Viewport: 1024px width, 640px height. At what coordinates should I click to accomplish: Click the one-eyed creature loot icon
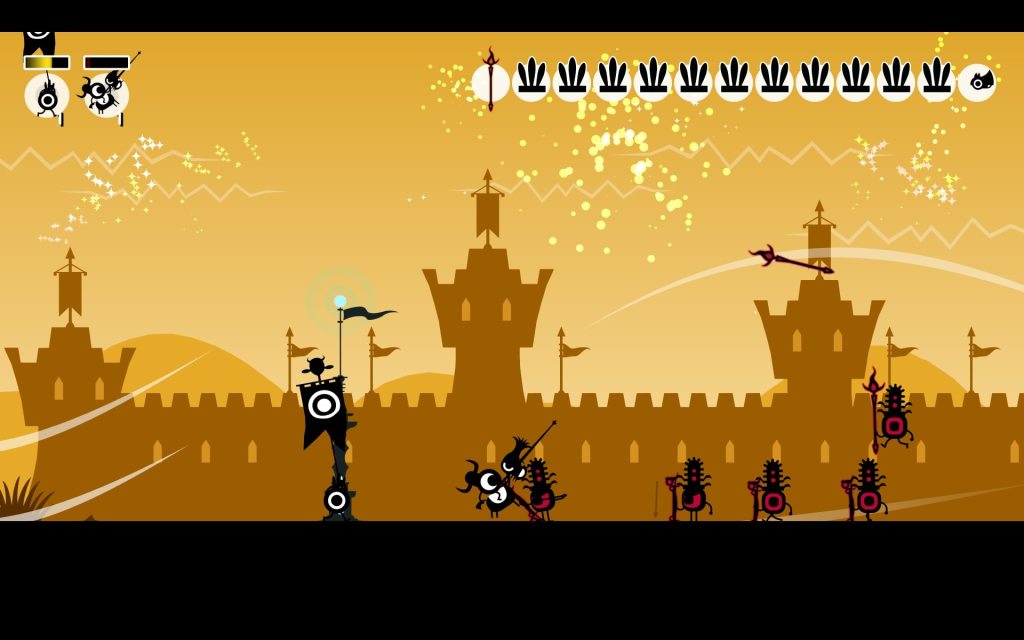(977, 83)
